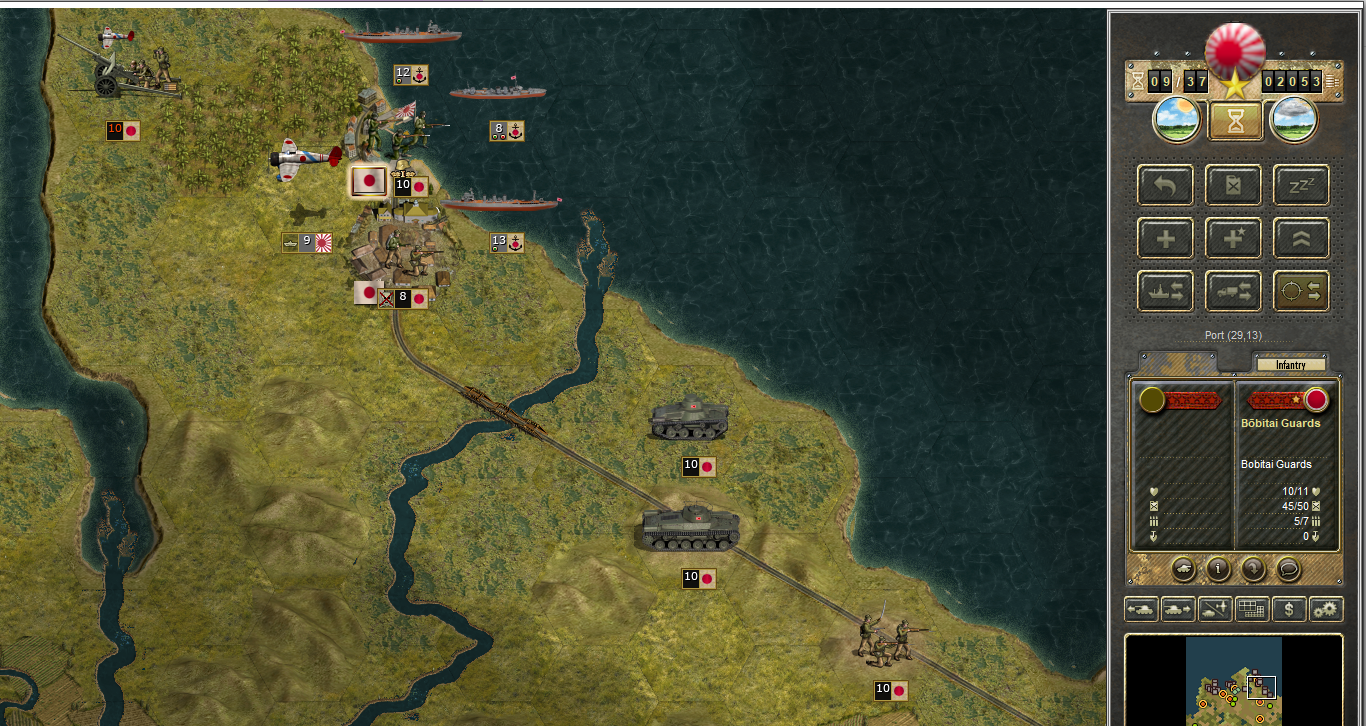The image size is (1366, 726).
Task: Select the previous unit
Action: 1141,608
